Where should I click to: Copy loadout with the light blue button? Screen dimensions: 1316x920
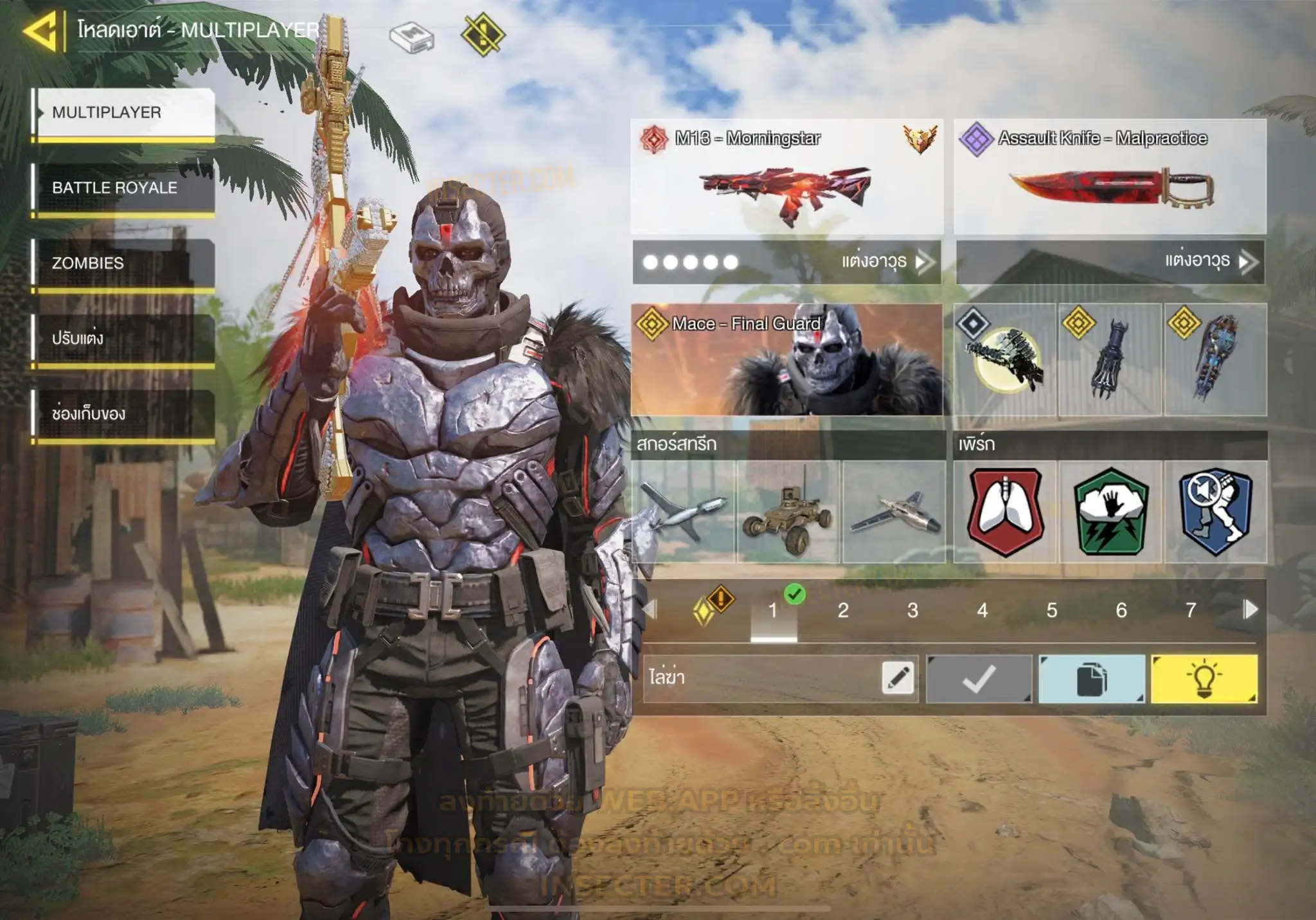point(1091,679)
